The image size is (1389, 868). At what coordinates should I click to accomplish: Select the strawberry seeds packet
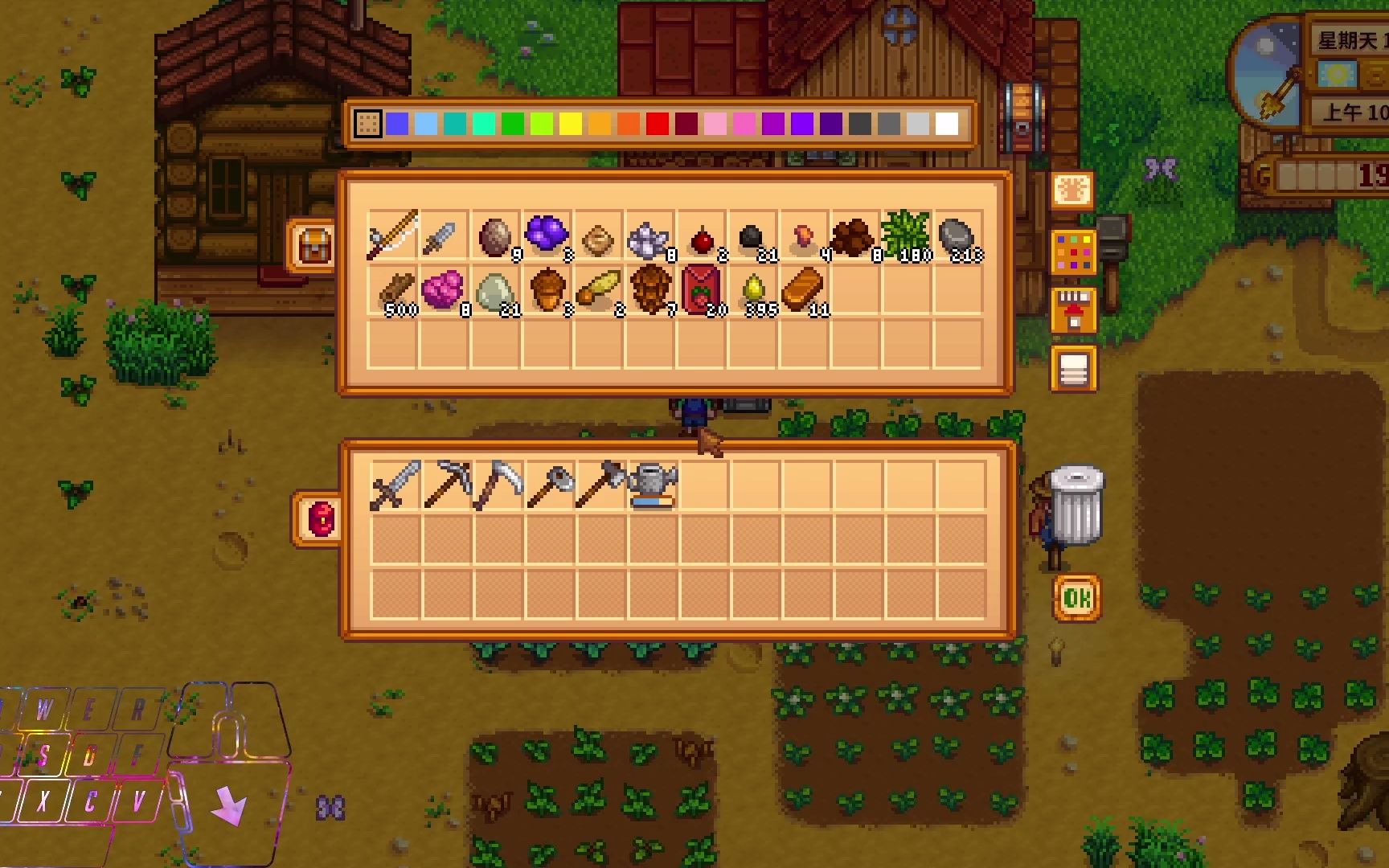[x=701, y=291]
